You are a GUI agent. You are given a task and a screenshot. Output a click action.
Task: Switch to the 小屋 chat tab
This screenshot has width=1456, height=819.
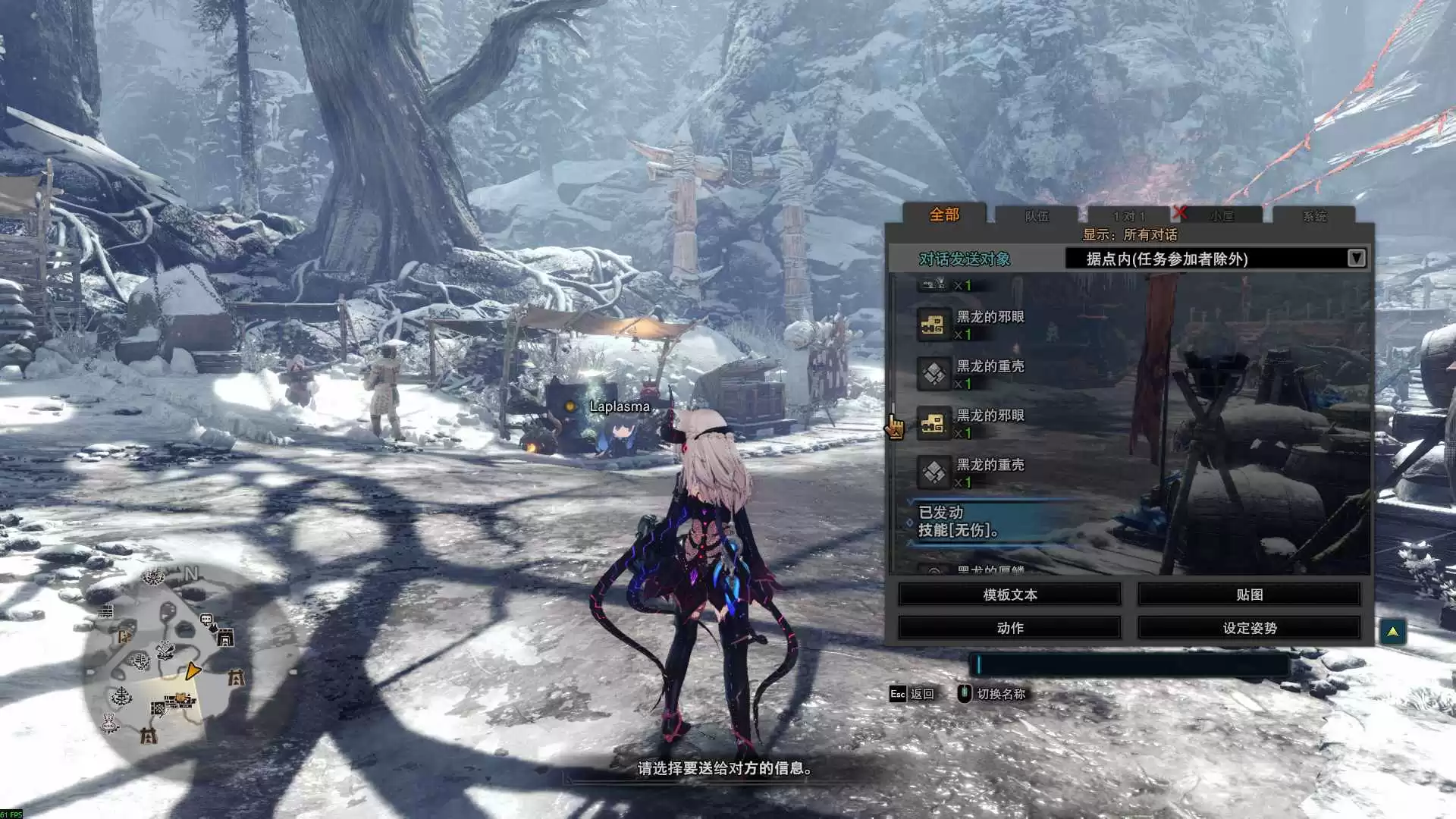pyautogui.click(x=1222, y=216)
